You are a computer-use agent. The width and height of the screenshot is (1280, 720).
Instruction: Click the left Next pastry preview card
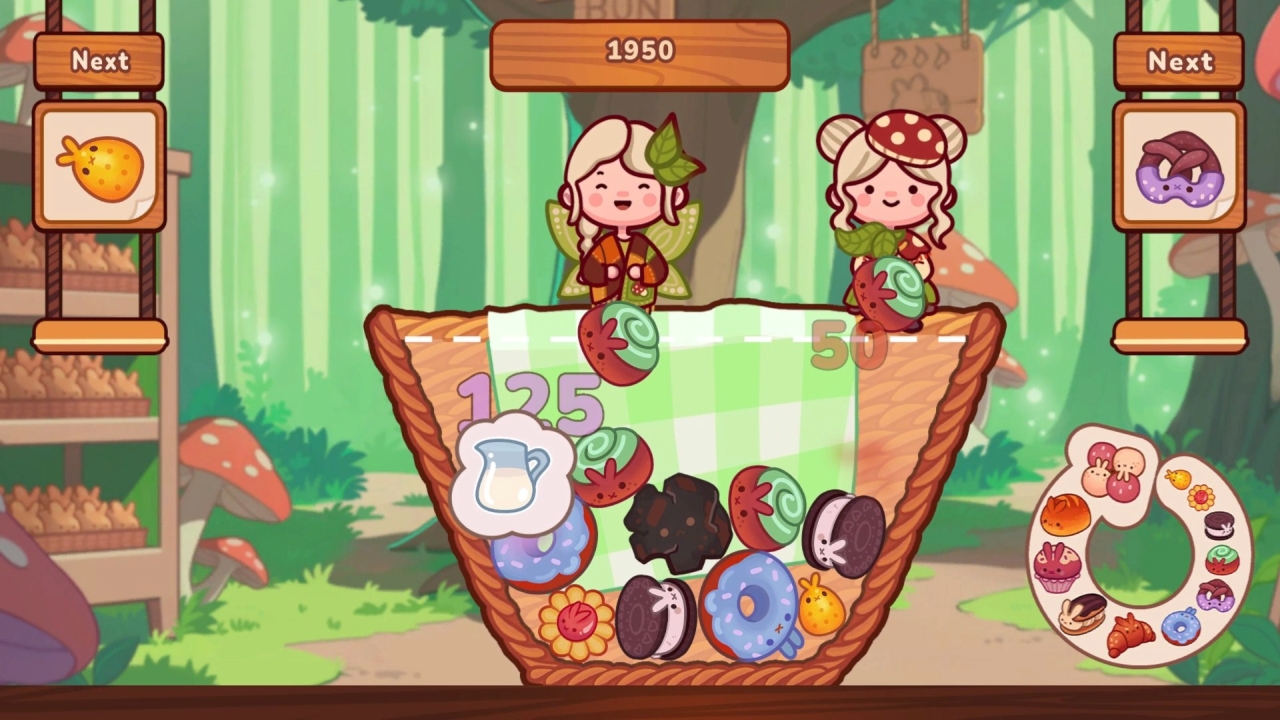(x=98, y=163)
